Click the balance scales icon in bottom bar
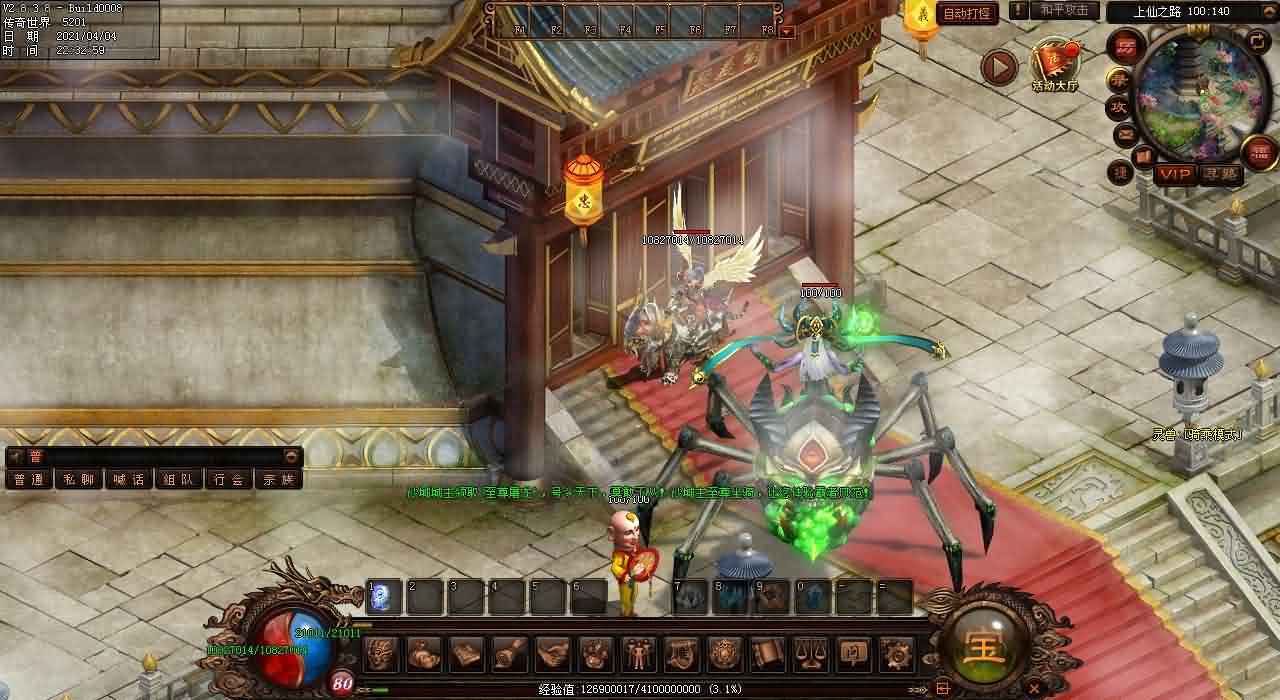The image size is (1280, 700). (809, 654)
